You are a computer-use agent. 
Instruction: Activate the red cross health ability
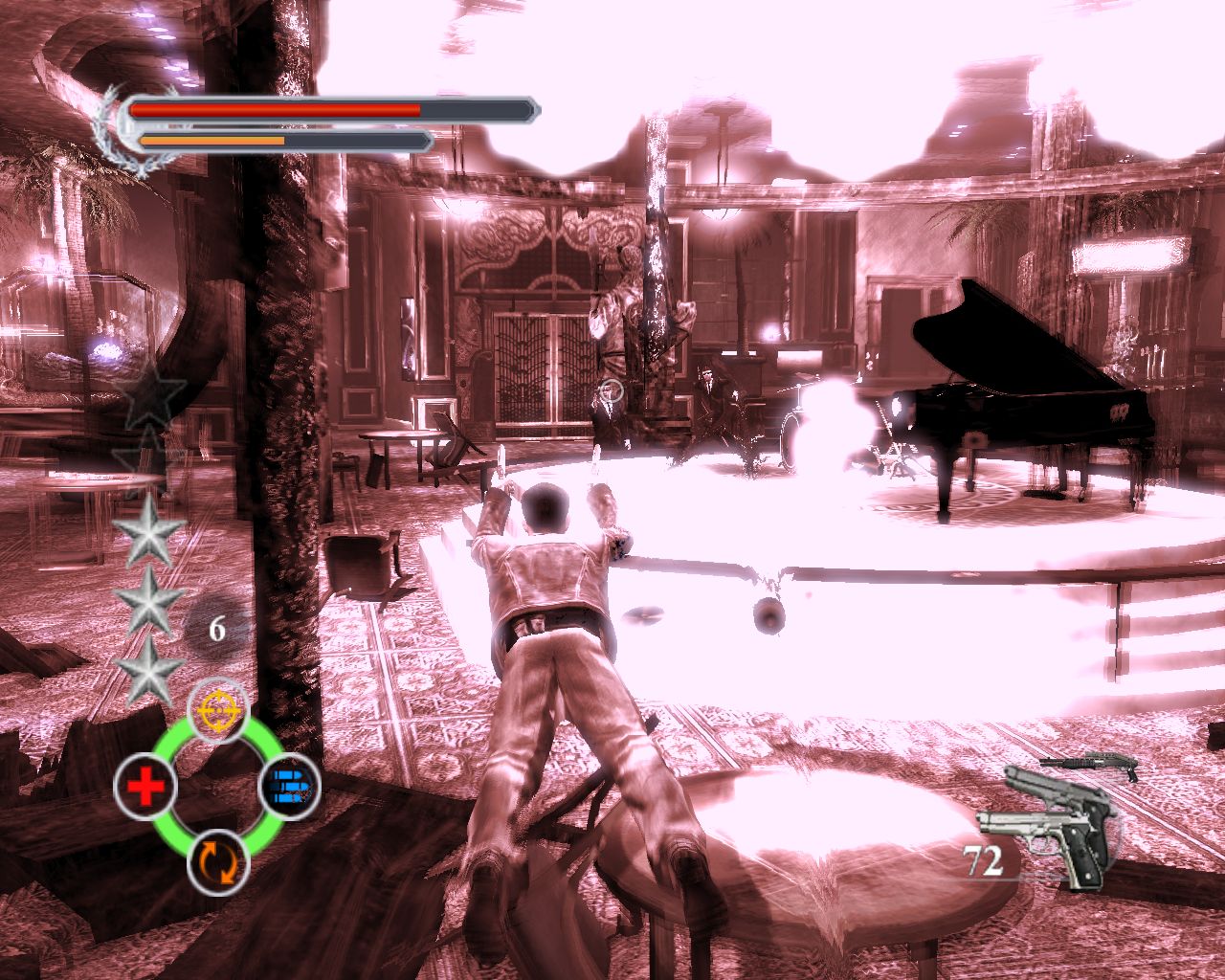(x=145, y=788)
